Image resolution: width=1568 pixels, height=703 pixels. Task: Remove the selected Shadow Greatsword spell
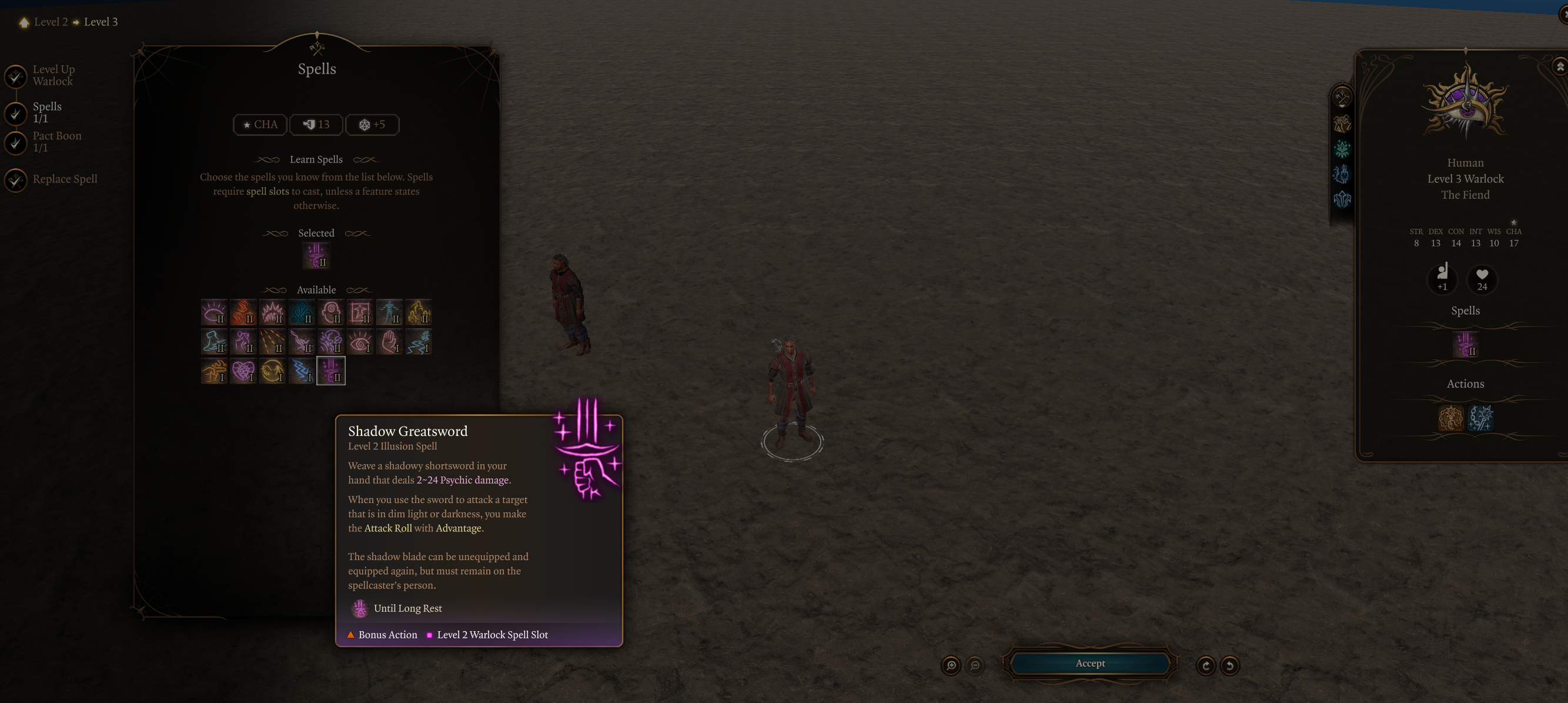[x=316, y=255]
